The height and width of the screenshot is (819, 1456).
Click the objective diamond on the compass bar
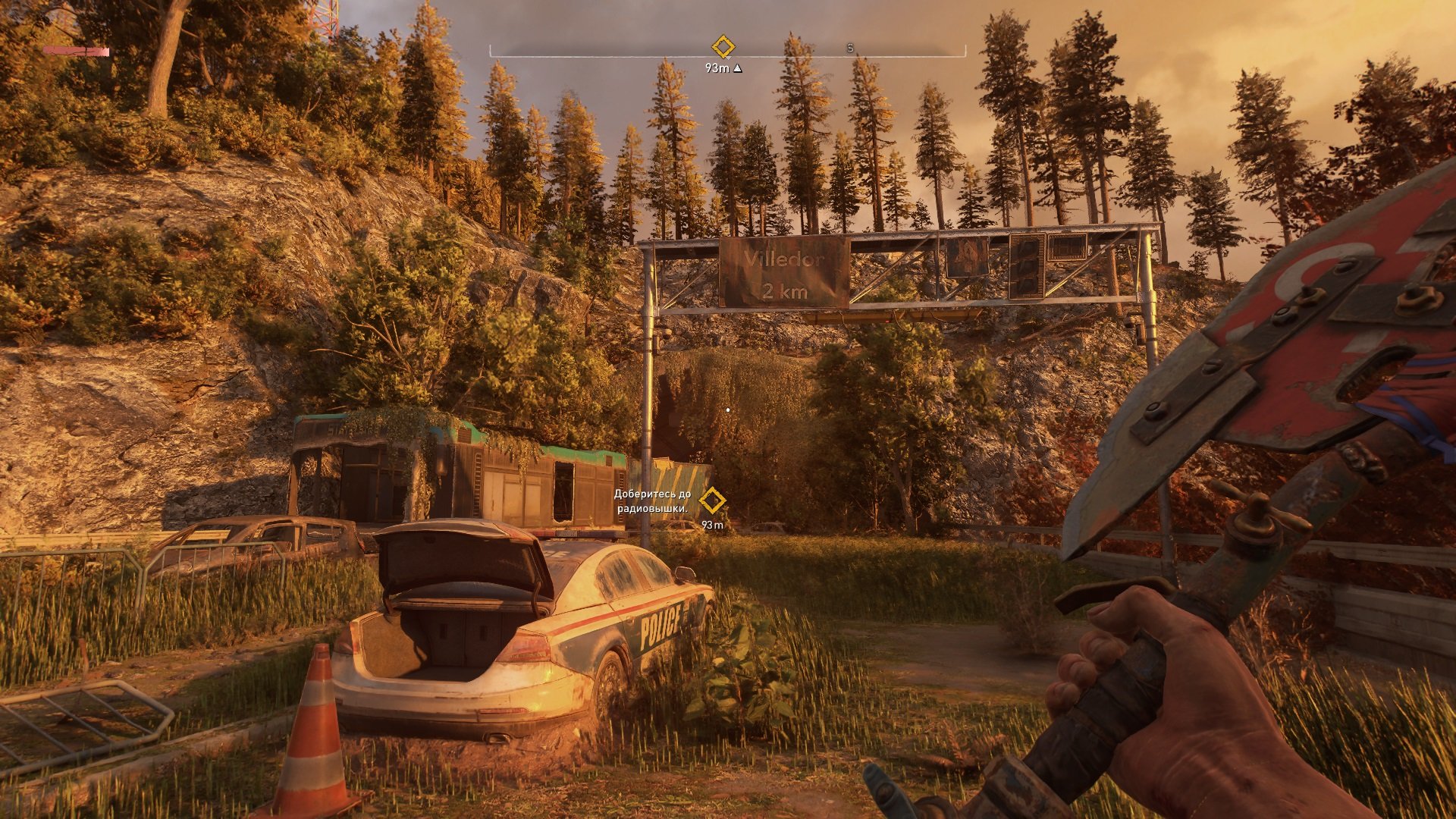[723, 47]
